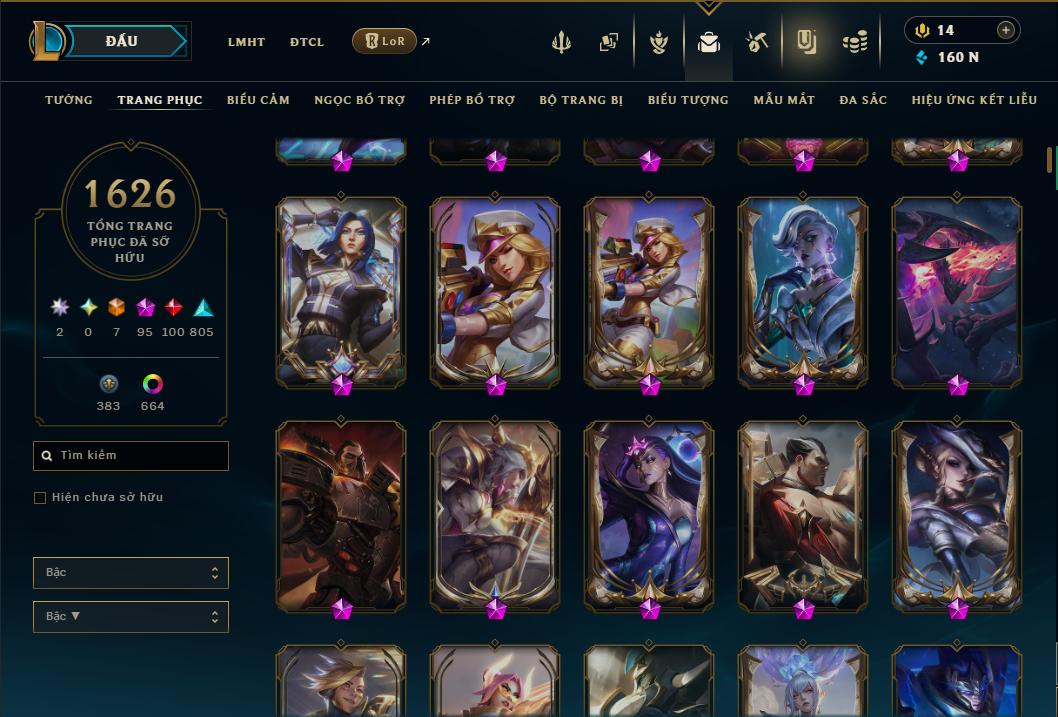Viewport: 1058px width, 717px height.
Task: Click the plus button to buy RP
Action: 1006,30
